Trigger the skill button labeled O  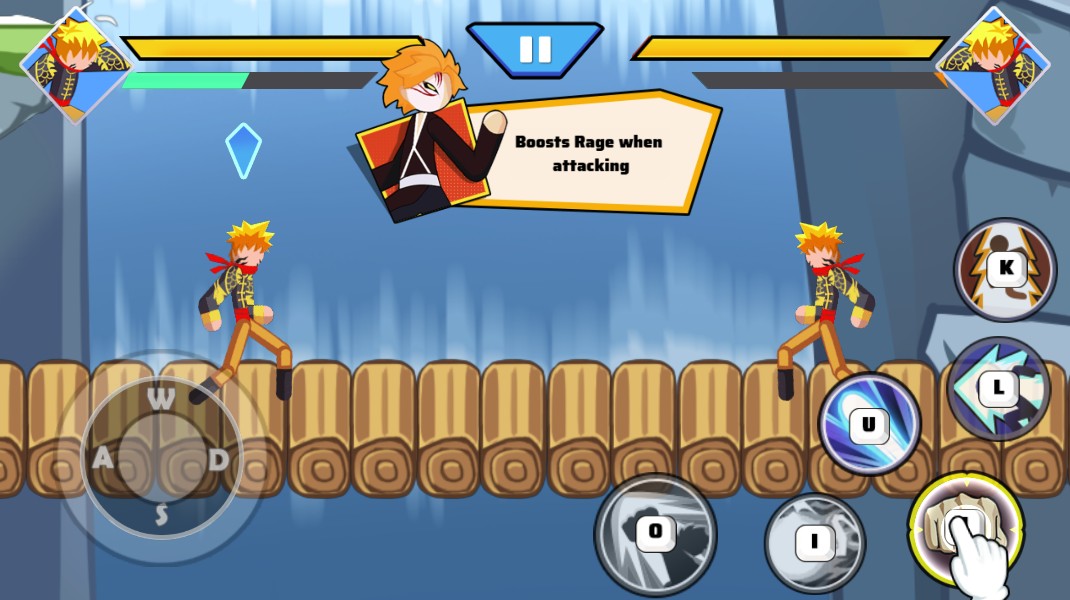point(655,533)
